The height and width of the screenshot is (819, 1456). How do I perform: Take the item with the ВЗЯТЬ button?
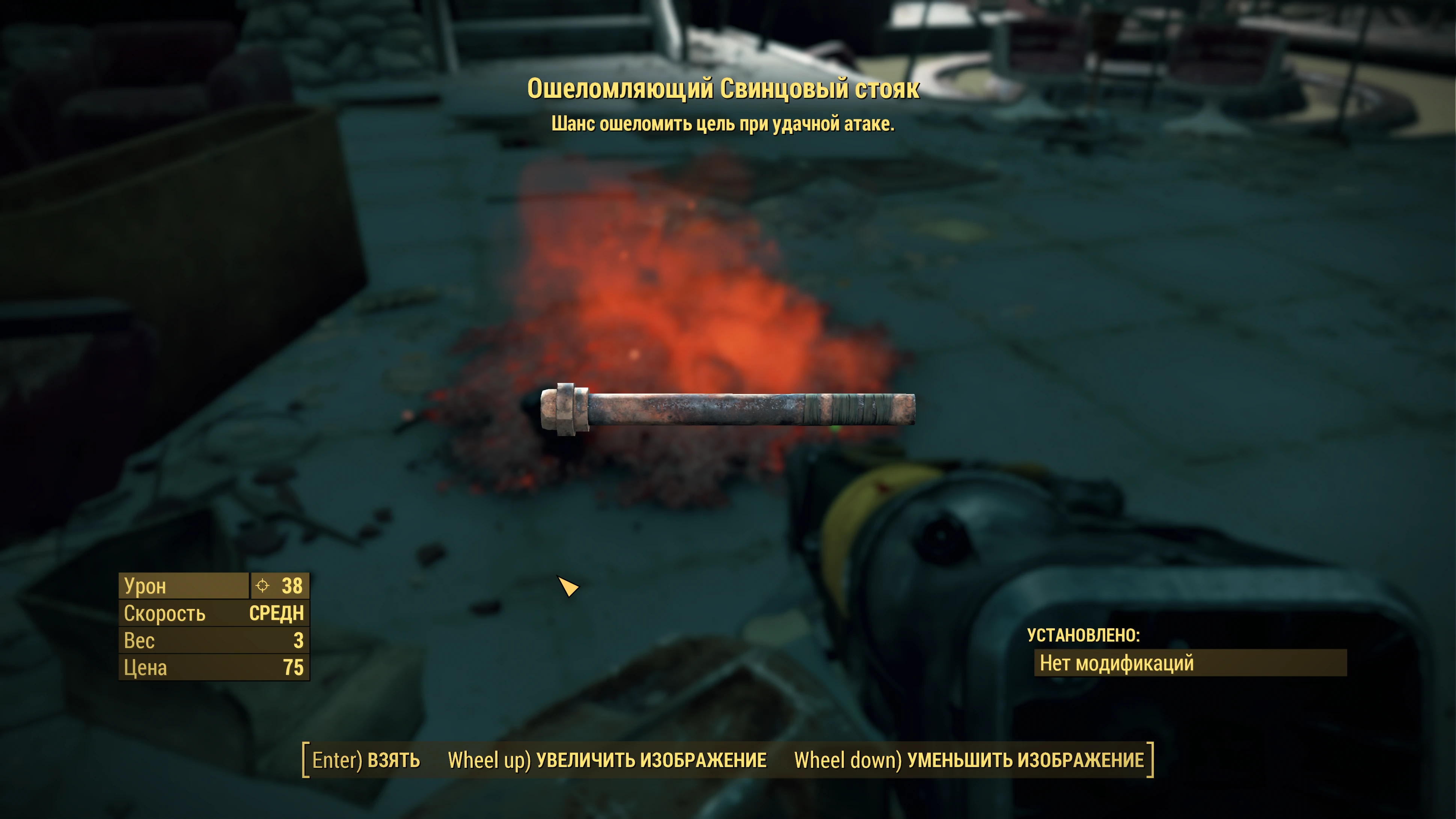tap(366, 760)
